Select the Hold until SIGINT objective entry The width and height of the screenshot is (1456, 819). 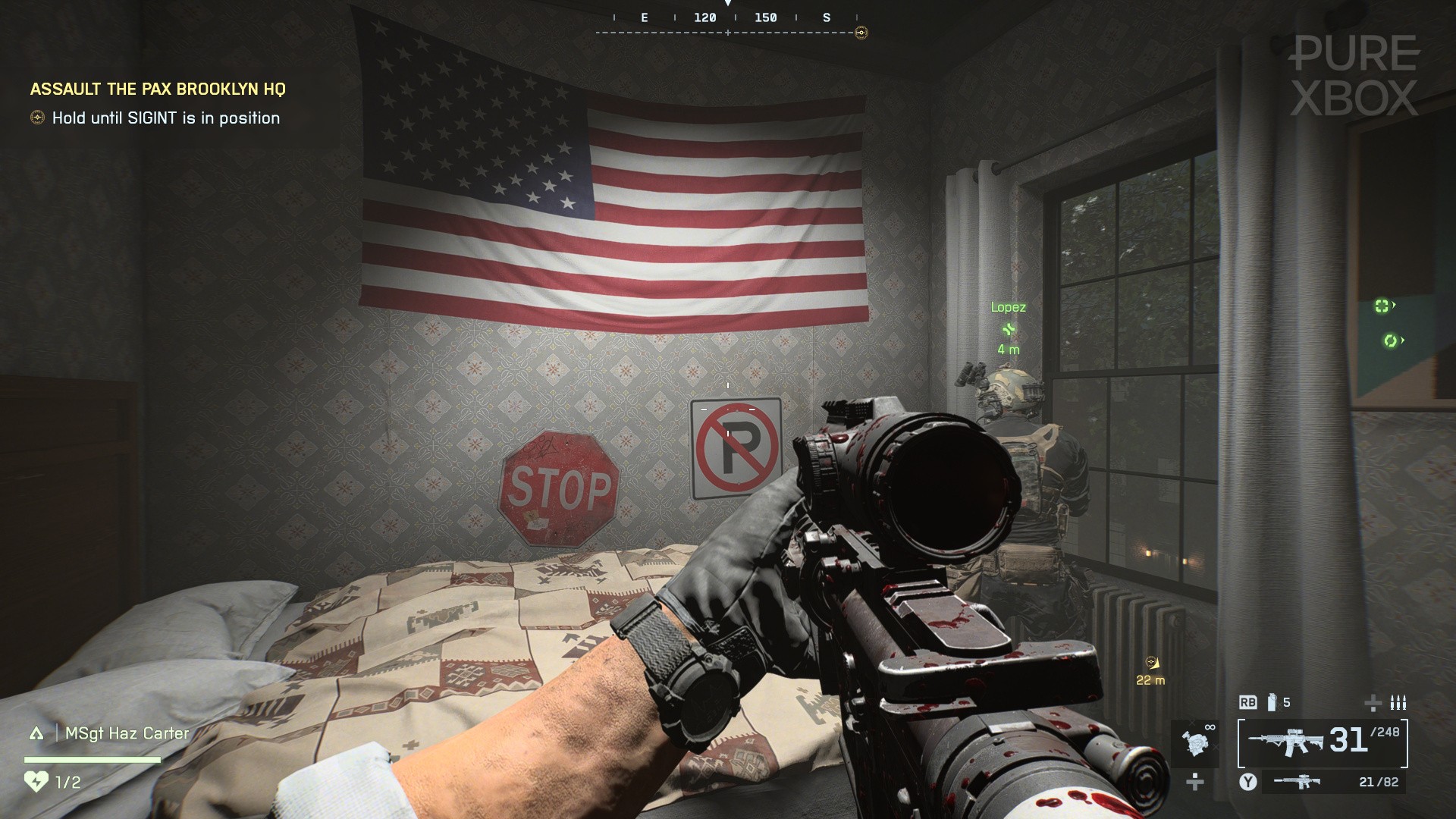tap(165, 118)
